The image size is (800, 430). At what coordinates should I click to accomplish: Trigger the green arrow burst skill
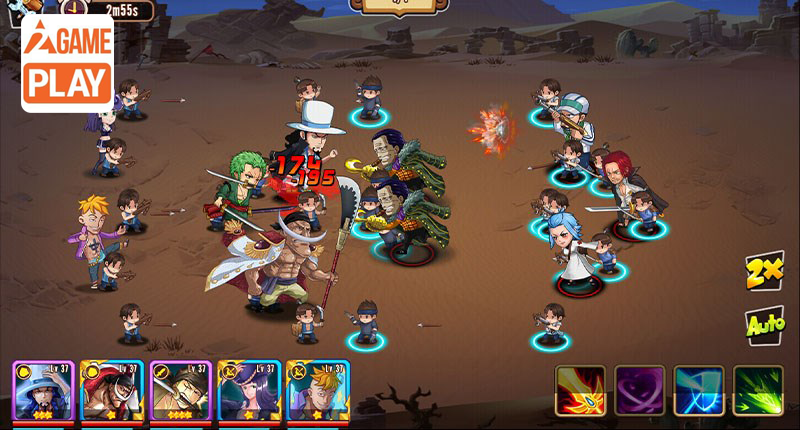point(758,391)
